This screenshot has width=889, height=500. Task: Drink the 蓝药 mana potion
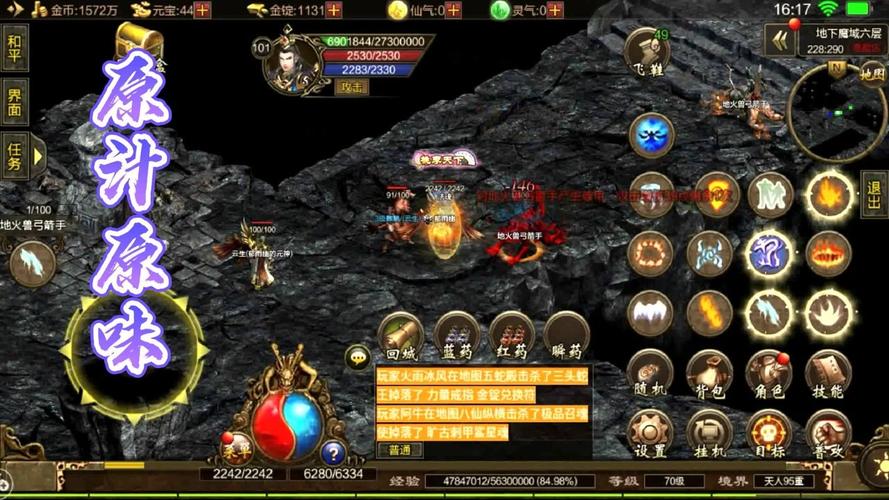click(456, 335)
